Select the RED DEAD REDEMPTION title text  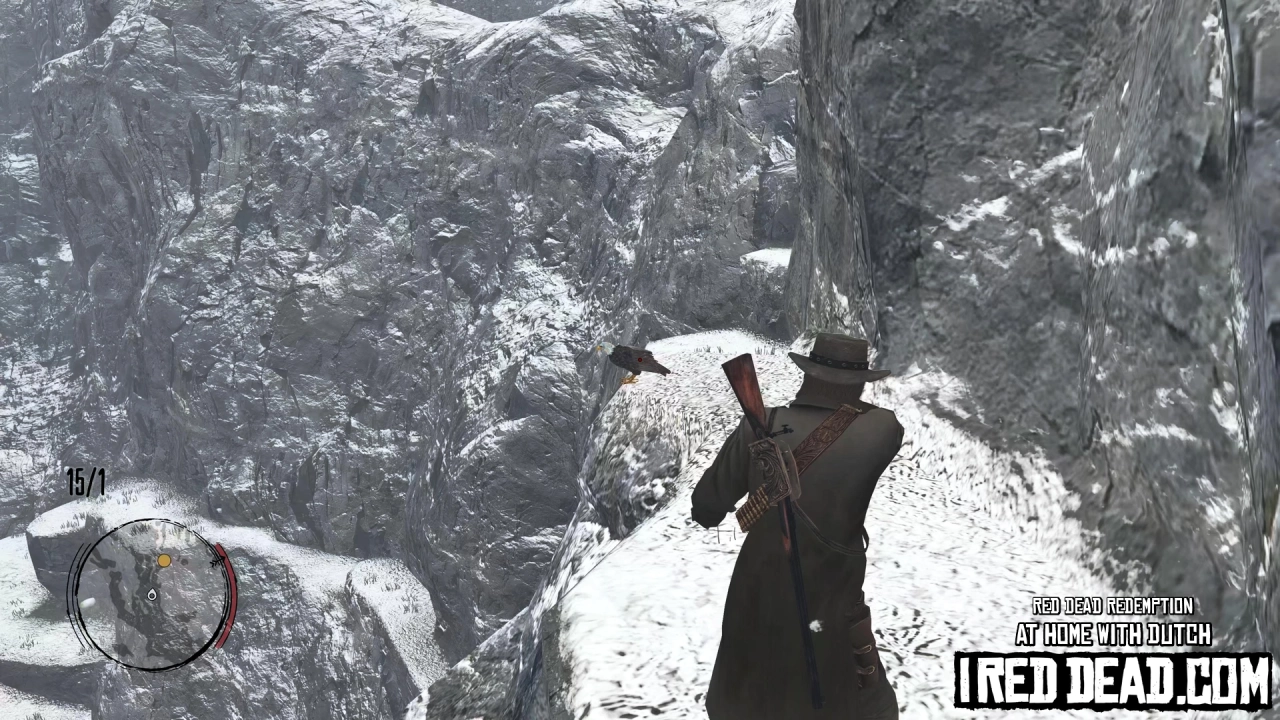click(1112, 606)
